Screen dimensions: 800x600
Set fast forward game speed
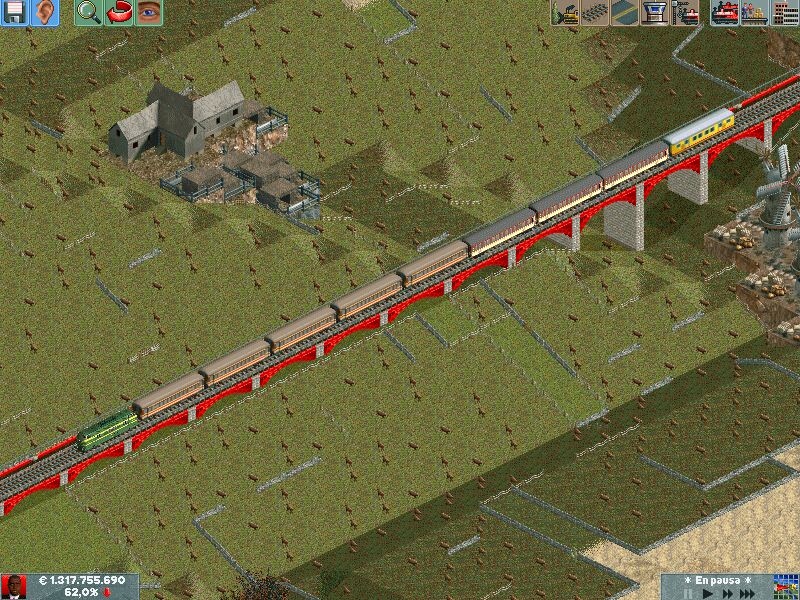click(x=729, y=593)
